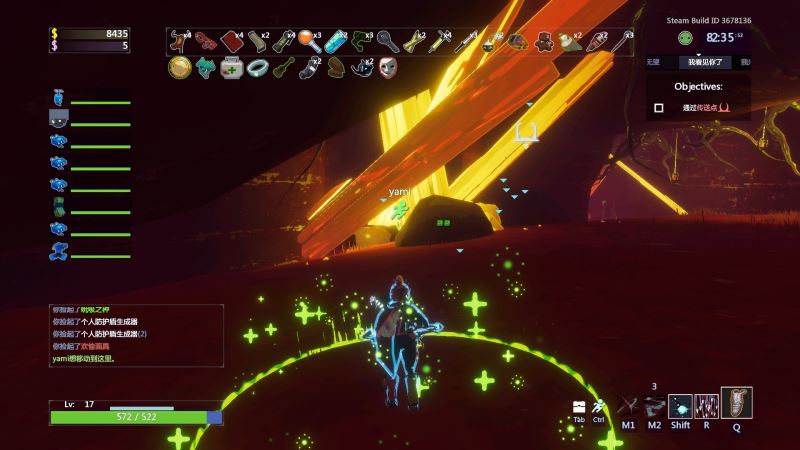The height and width of the screenshot is (450, 800).
Task: Select the silver ring band item
Action: [x=257, y=68]
